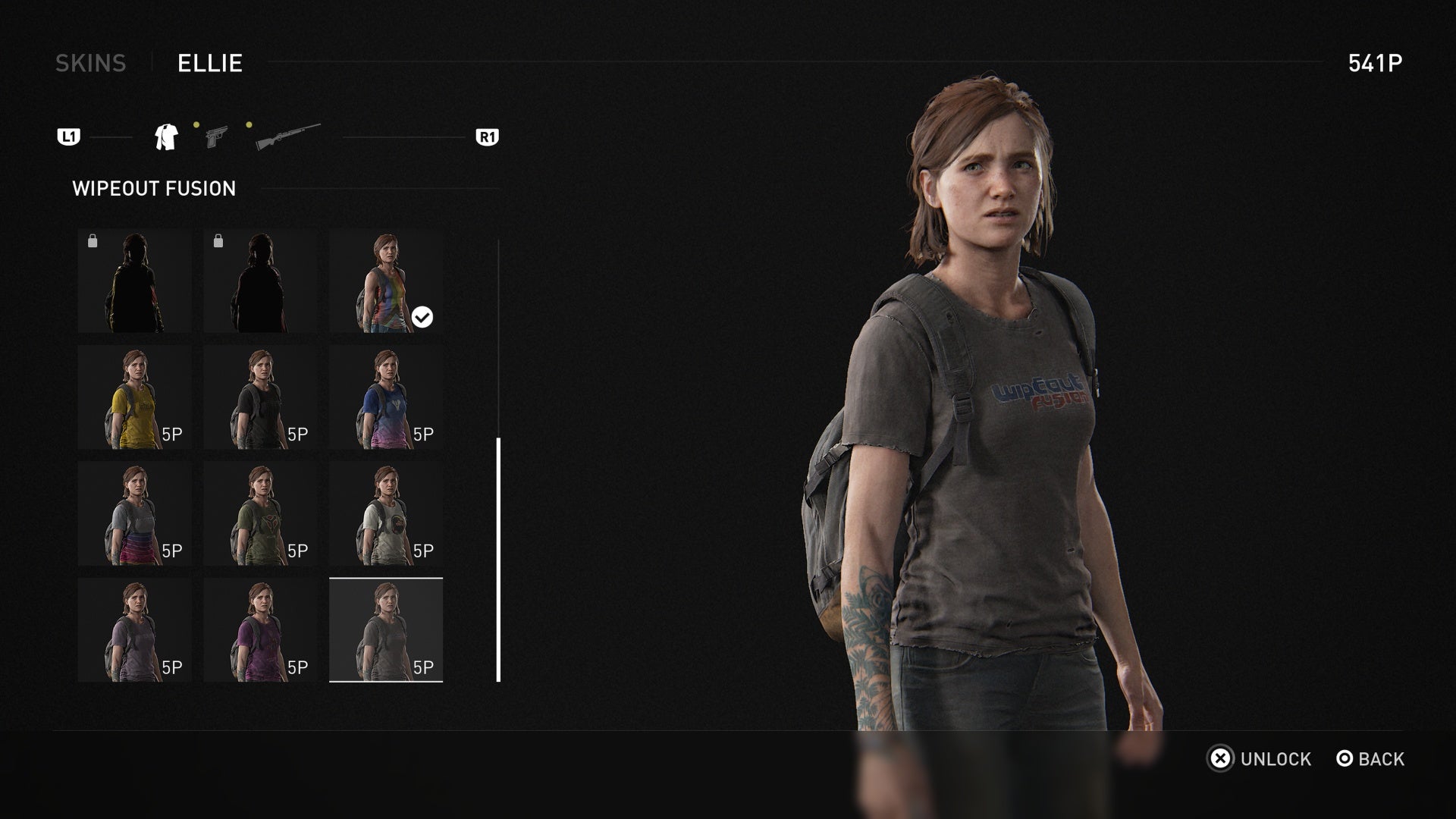
Task: Open the SKINS menu label
Action: coord(92,64)
